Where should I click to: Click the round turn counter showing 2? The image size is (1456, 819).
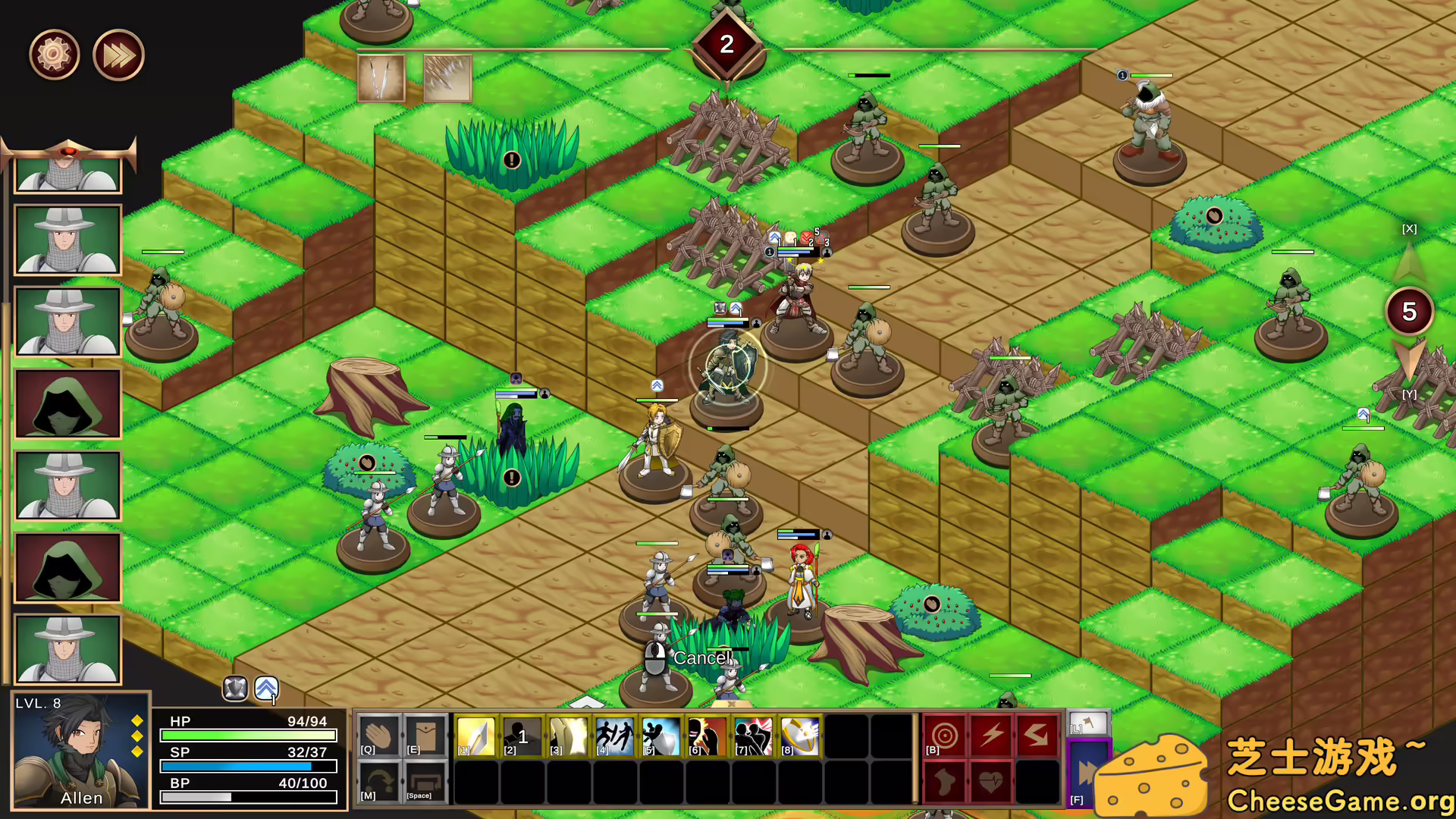727,43
